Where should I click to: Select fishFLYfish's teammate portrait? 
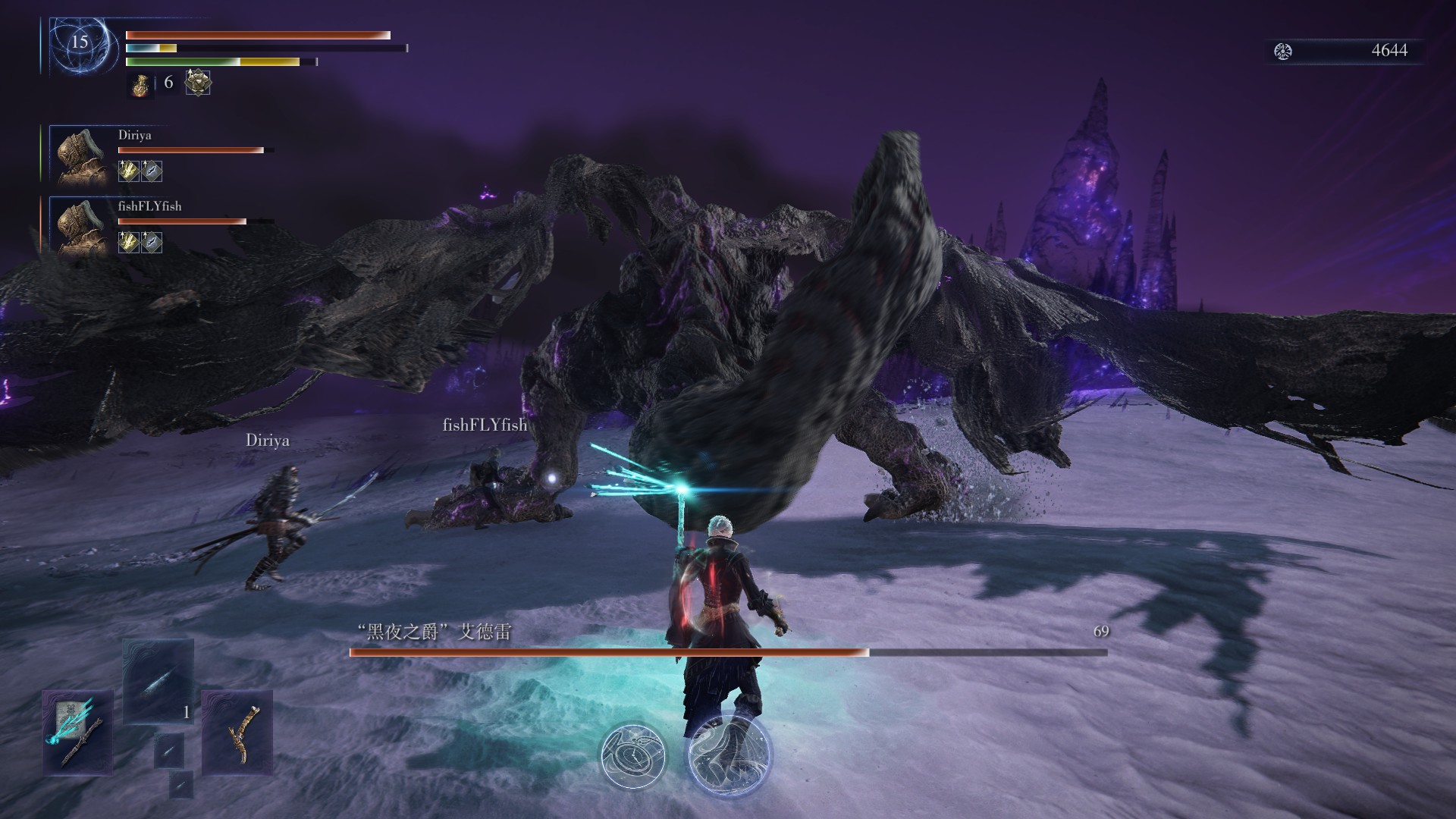pos(82,225)
